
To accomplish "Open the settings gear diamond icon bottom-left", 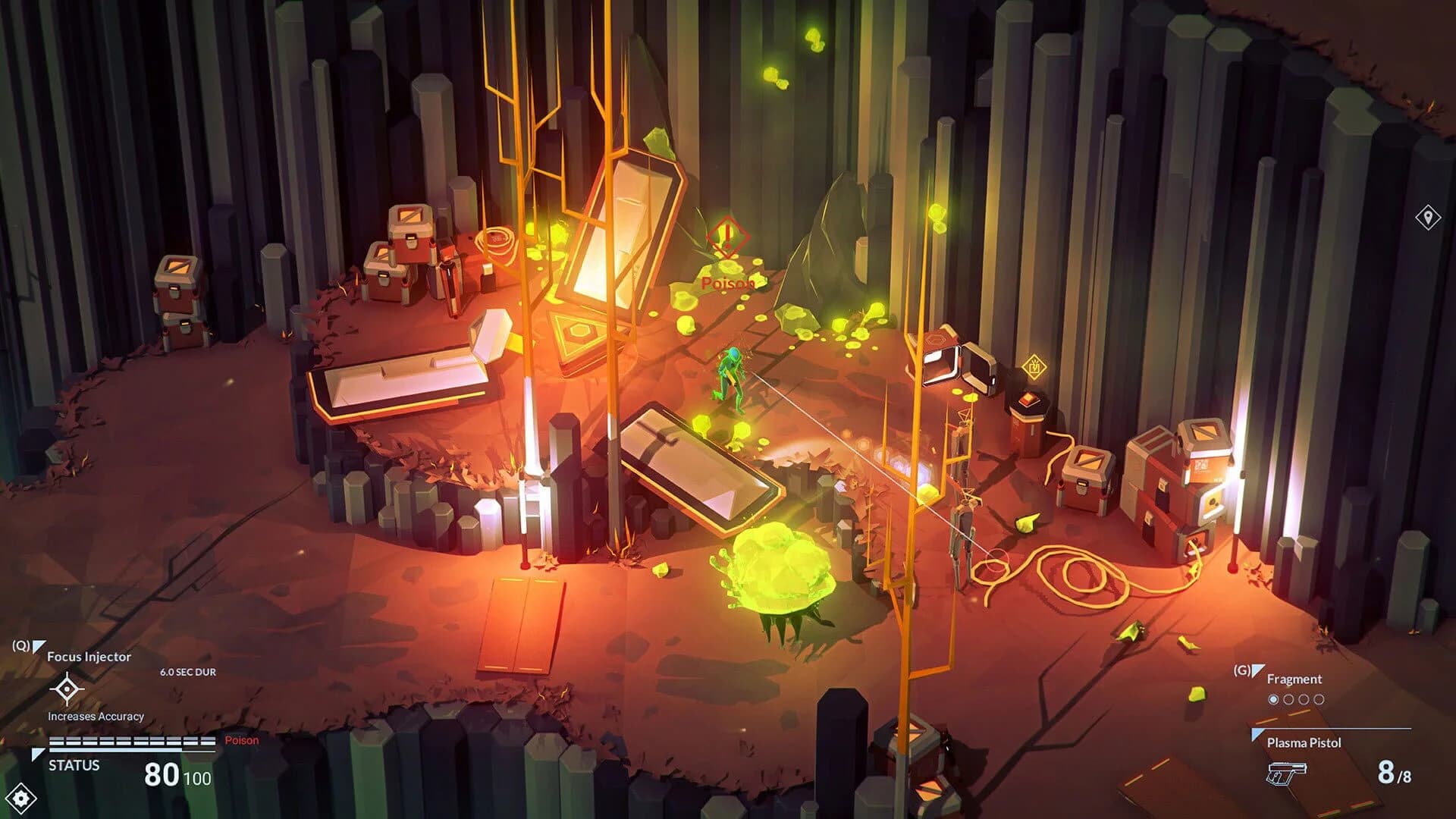I will [20, 798].
